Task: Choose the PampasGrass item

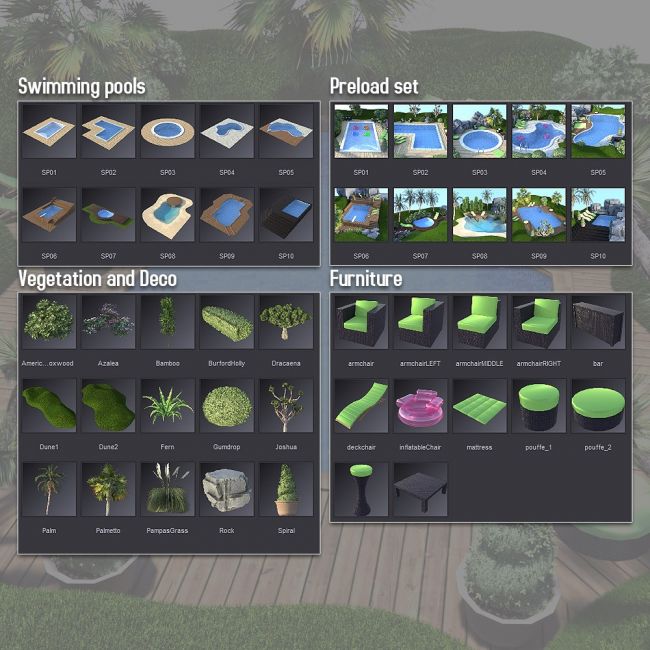Action: coord(167,490)
